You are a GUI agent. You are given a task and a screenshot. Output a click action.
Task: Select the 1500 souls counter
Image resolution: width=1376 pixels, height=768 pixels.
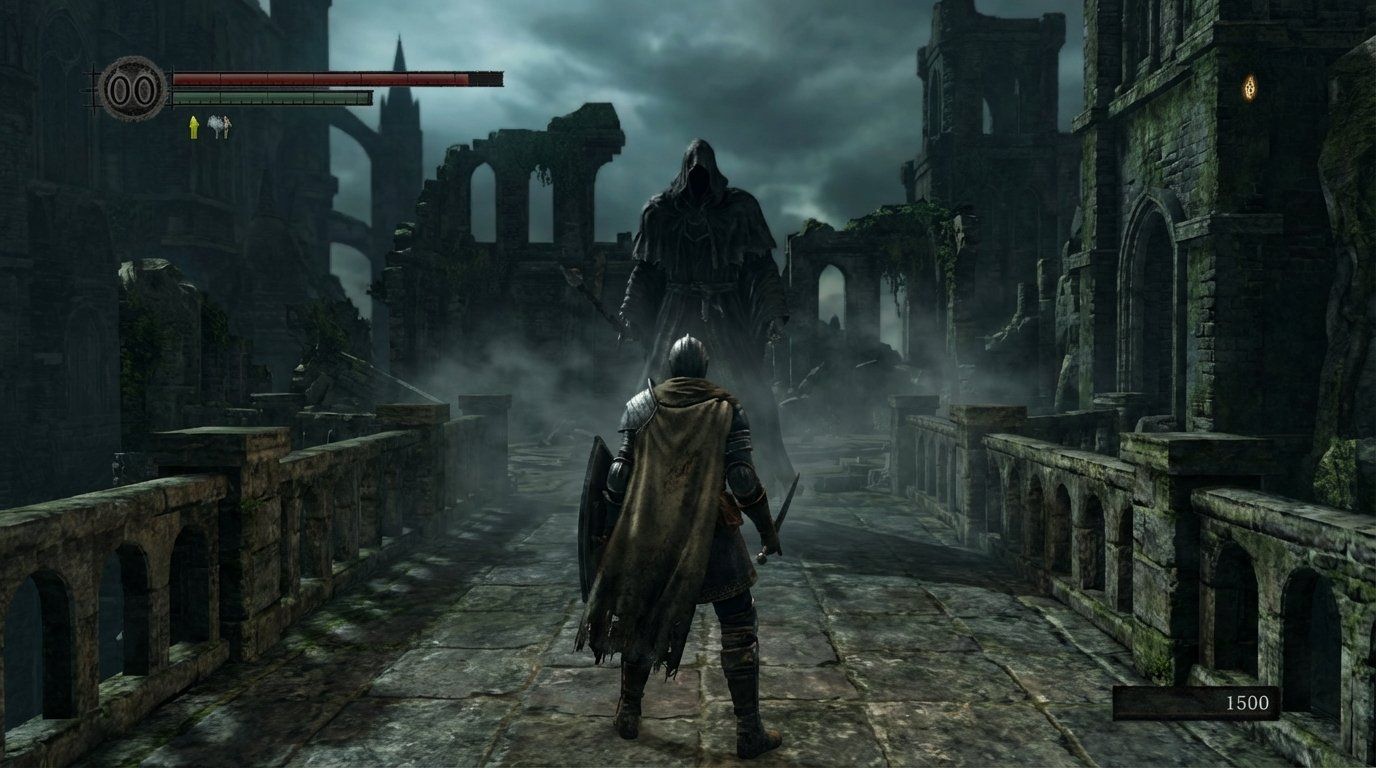[1250, 703]
